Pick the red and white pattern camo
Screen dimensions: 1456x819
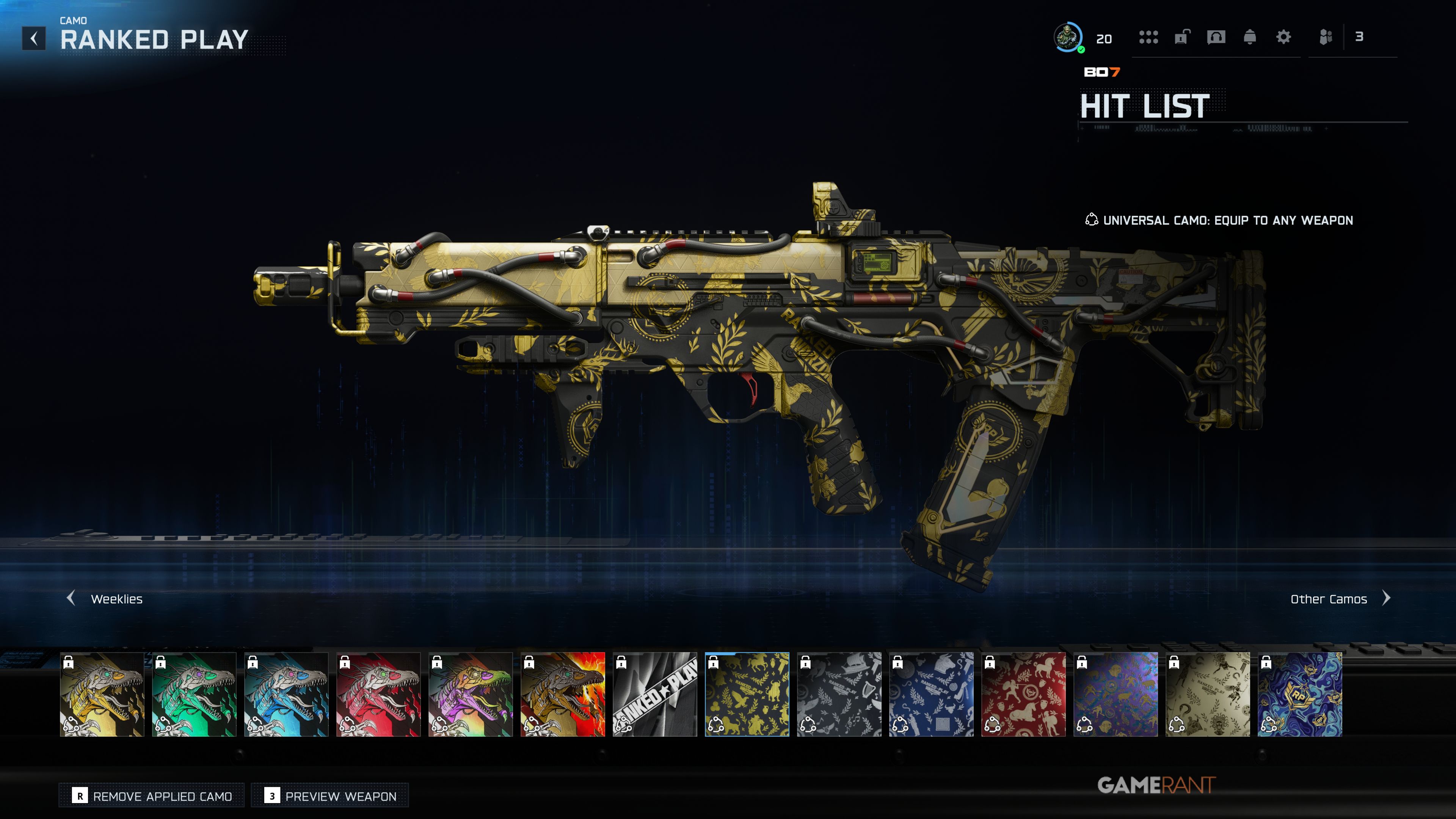tap(1023, 694)
